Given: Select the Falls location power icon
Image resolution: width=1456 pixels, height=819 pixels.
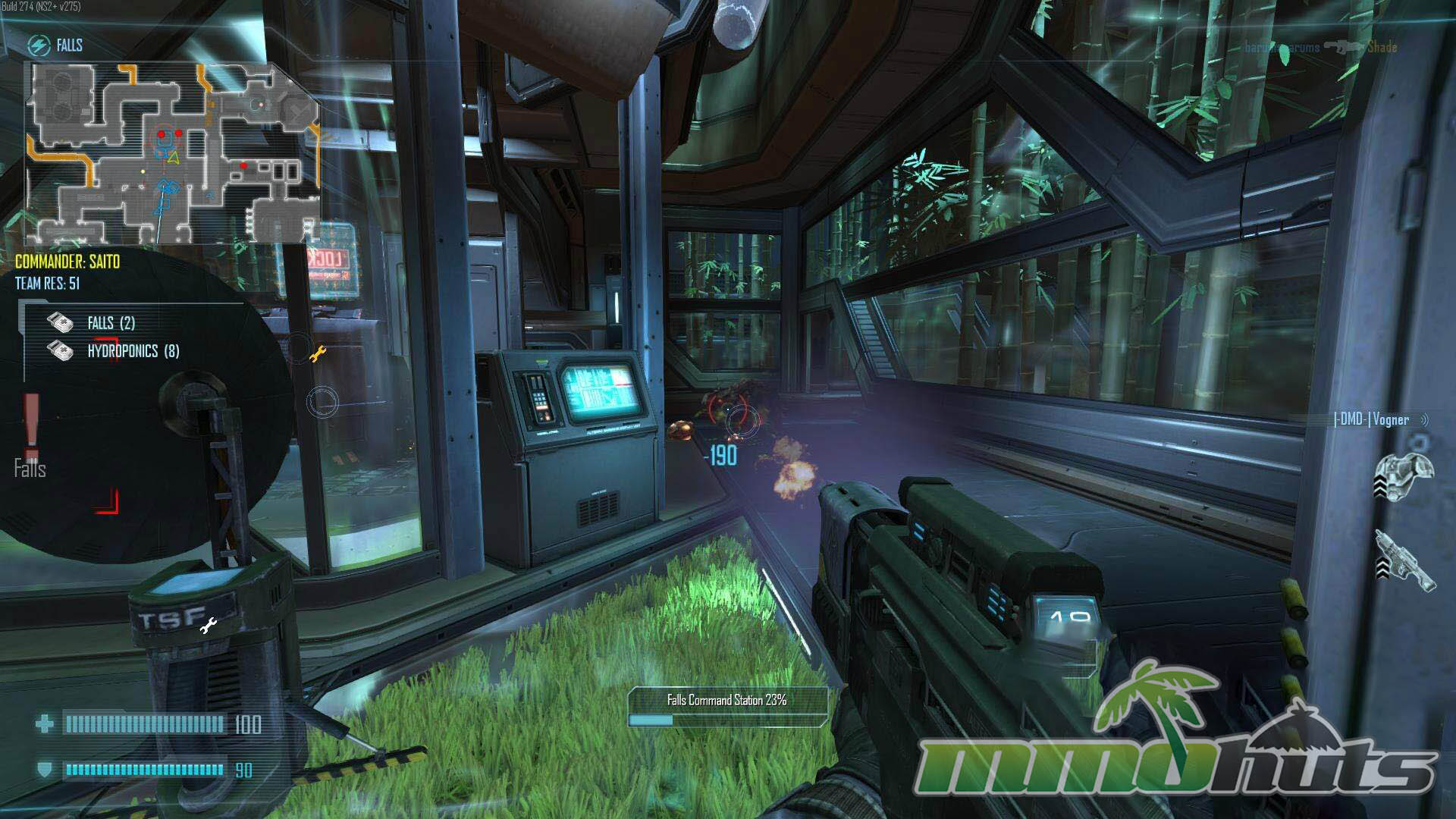Looking at the screenshot, I should tap(39, 45).
